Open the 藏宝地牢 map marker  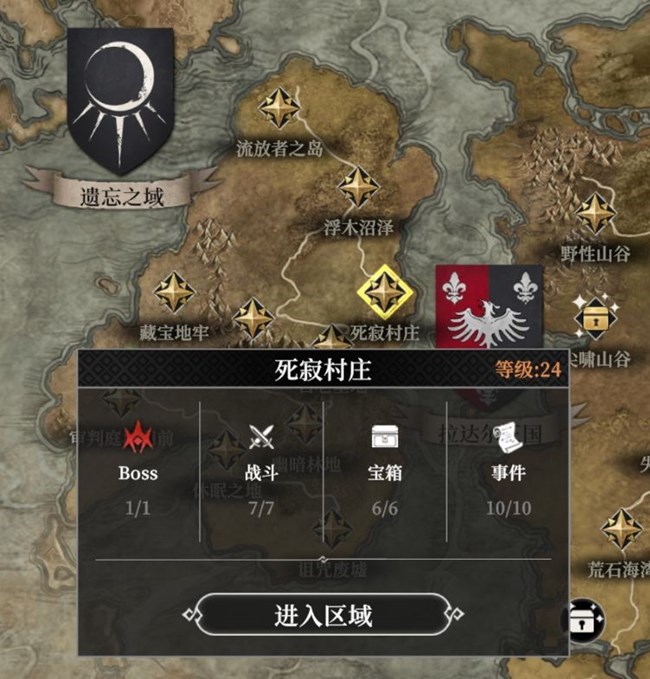point(174,292)
